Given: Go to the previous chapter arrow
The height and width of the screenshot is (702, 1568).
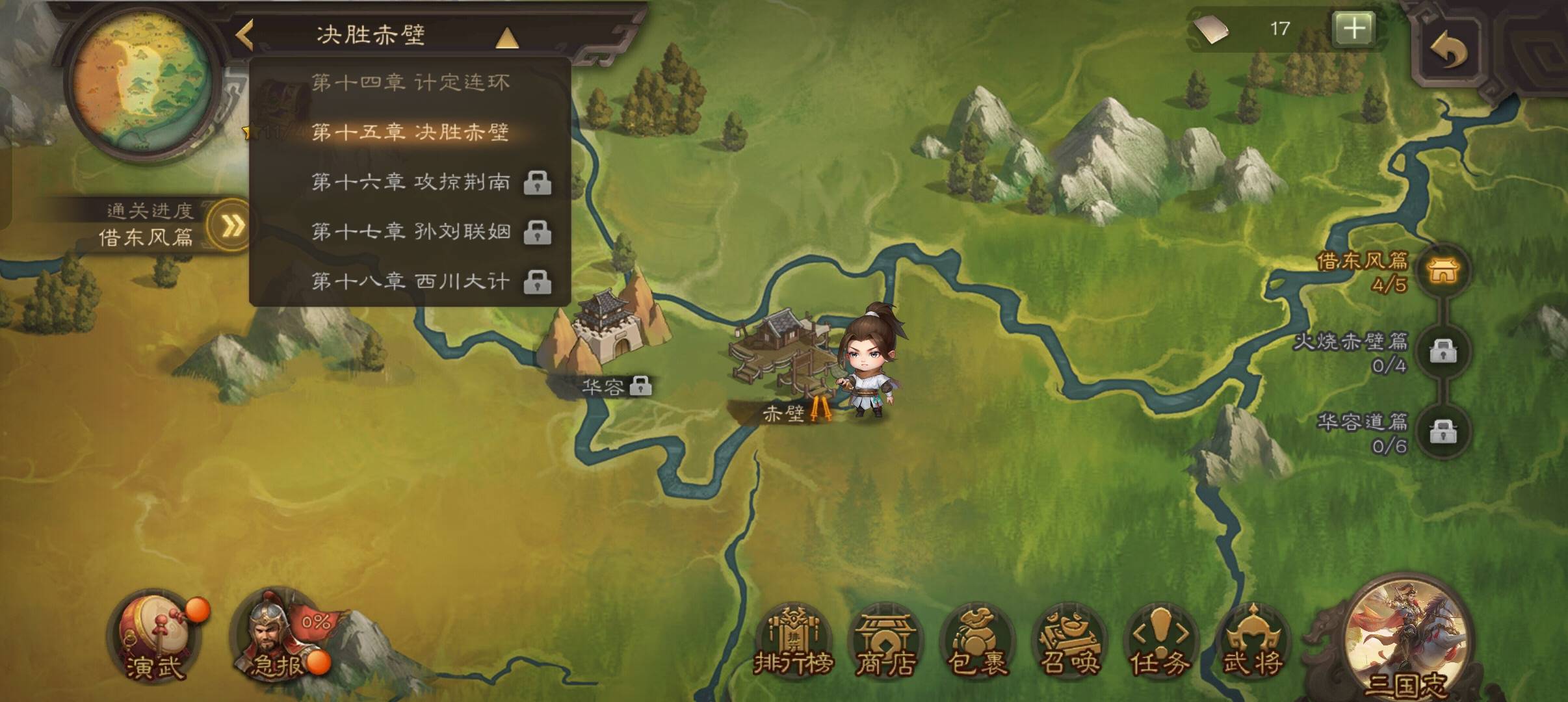Looking at the screenshot, I should 244,35.
